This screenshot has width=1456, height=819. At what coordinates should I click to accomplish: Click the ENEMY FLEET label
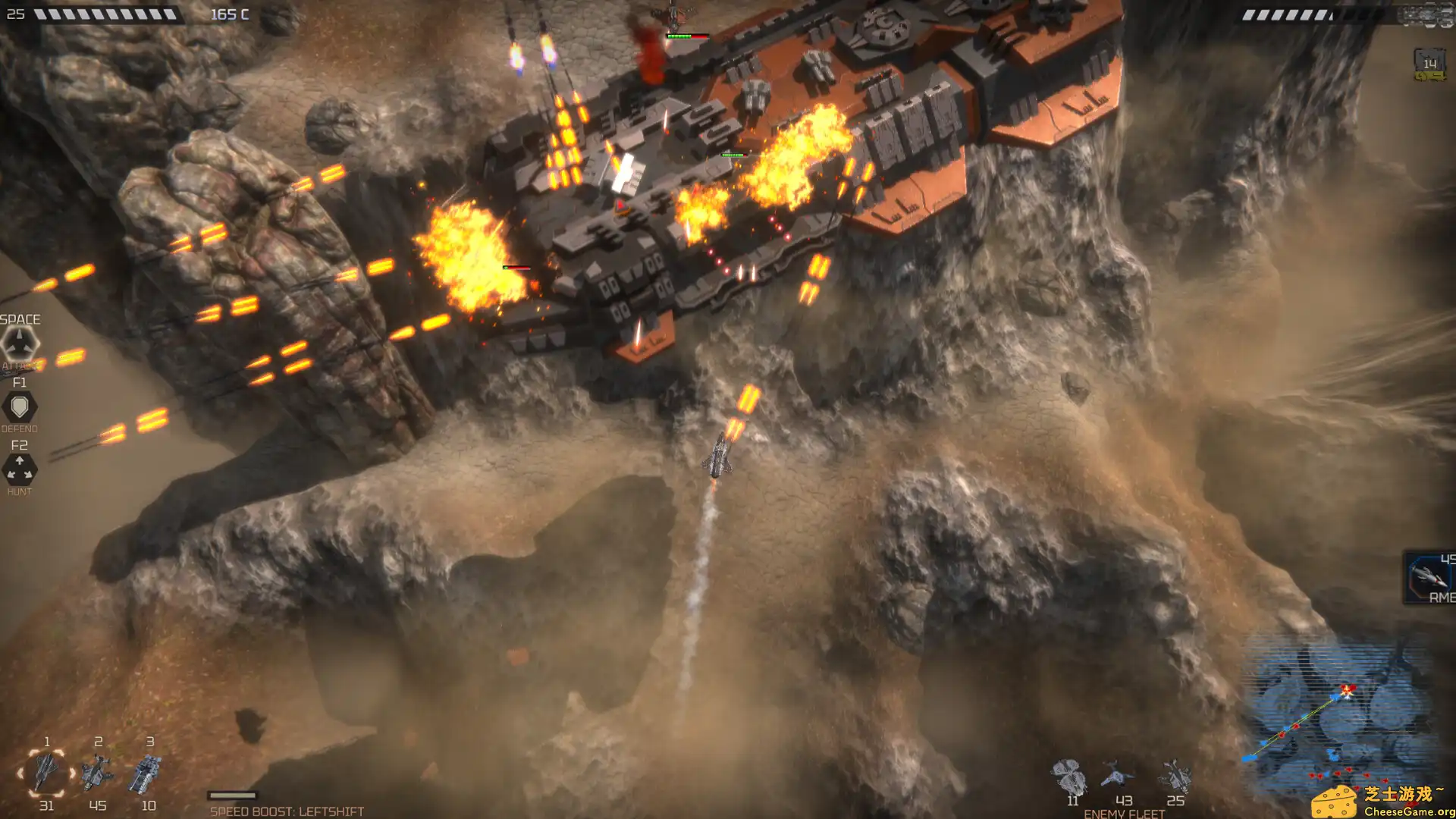1125,813
